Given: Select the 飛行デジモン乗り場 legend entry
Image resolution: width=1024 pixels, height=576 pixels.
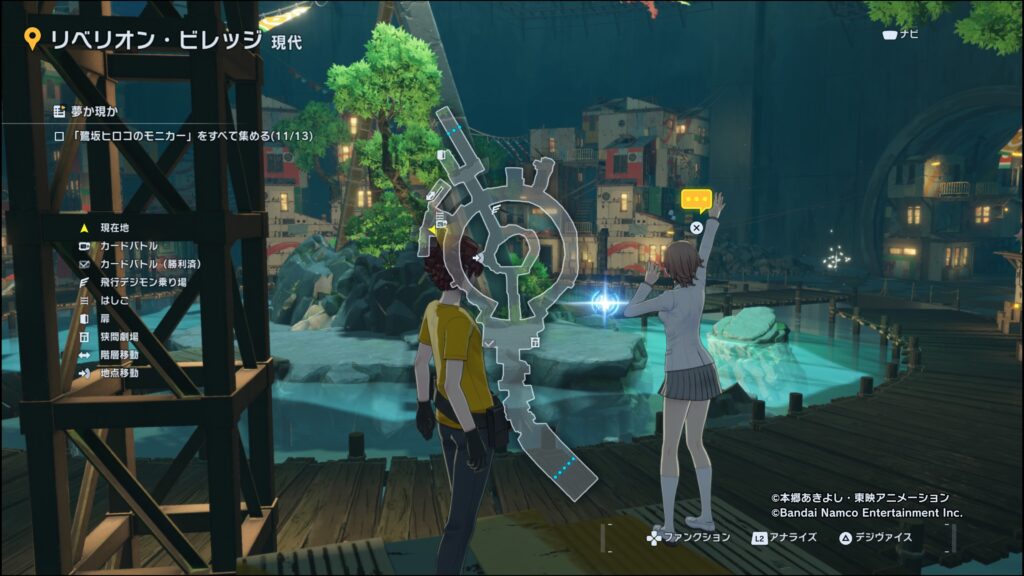Looking at the screenshot, I should click(x=142, y=282).
